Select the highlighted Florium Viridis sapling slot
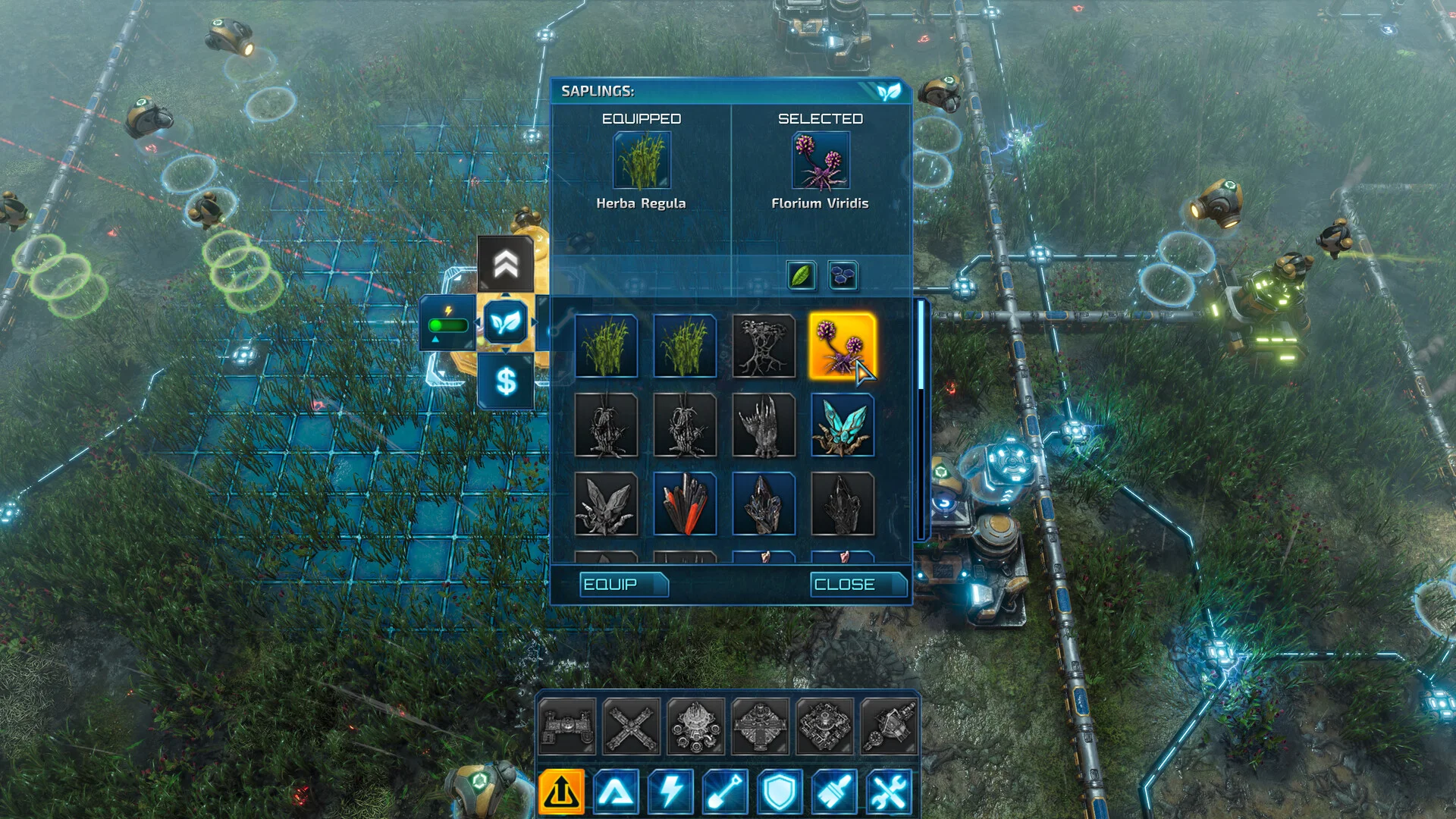Screen dimensions: 1456x819 (x=842, y=346)
